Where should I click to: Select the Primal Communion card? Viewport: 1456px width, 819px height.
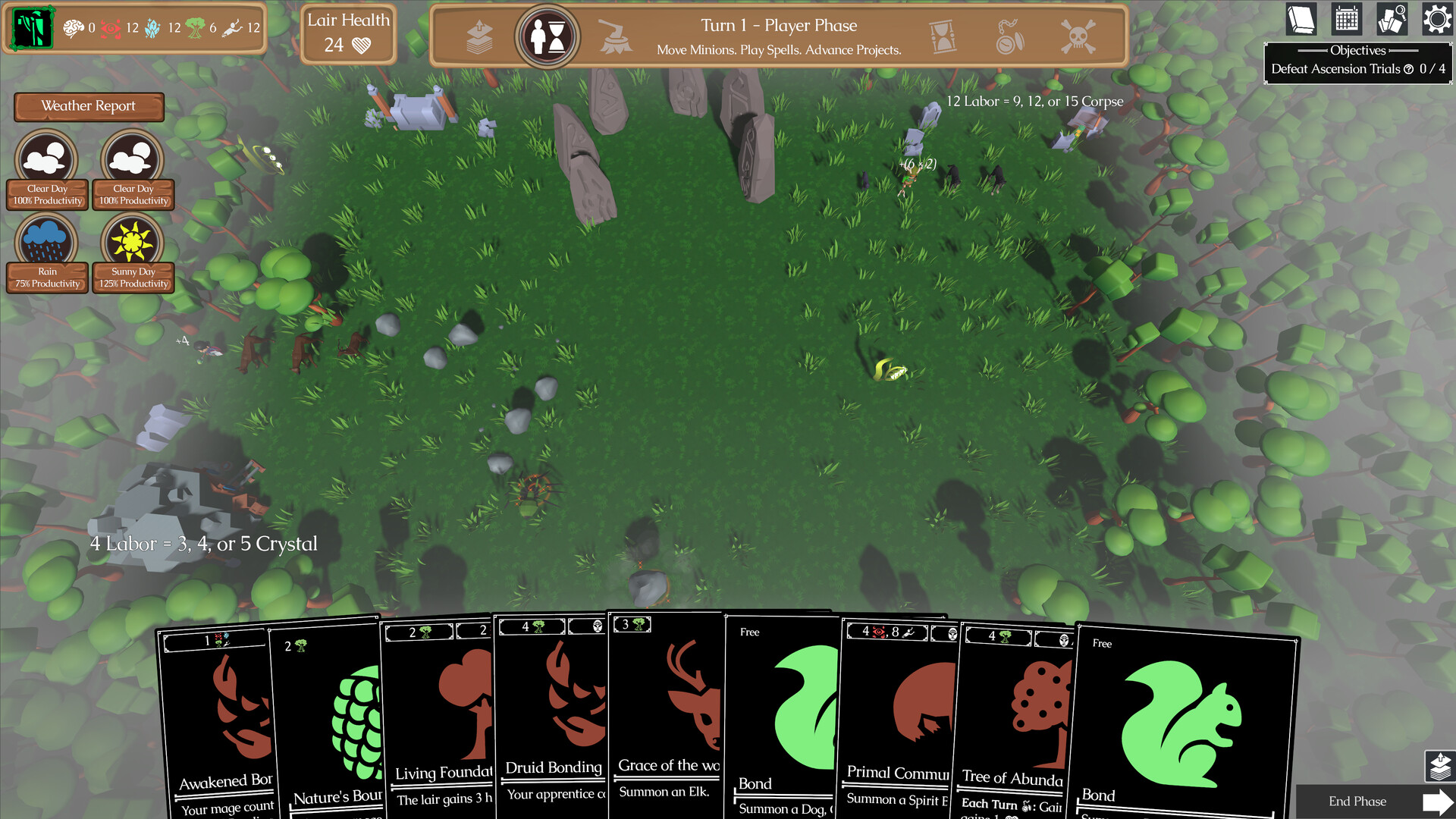coord(895,720)
